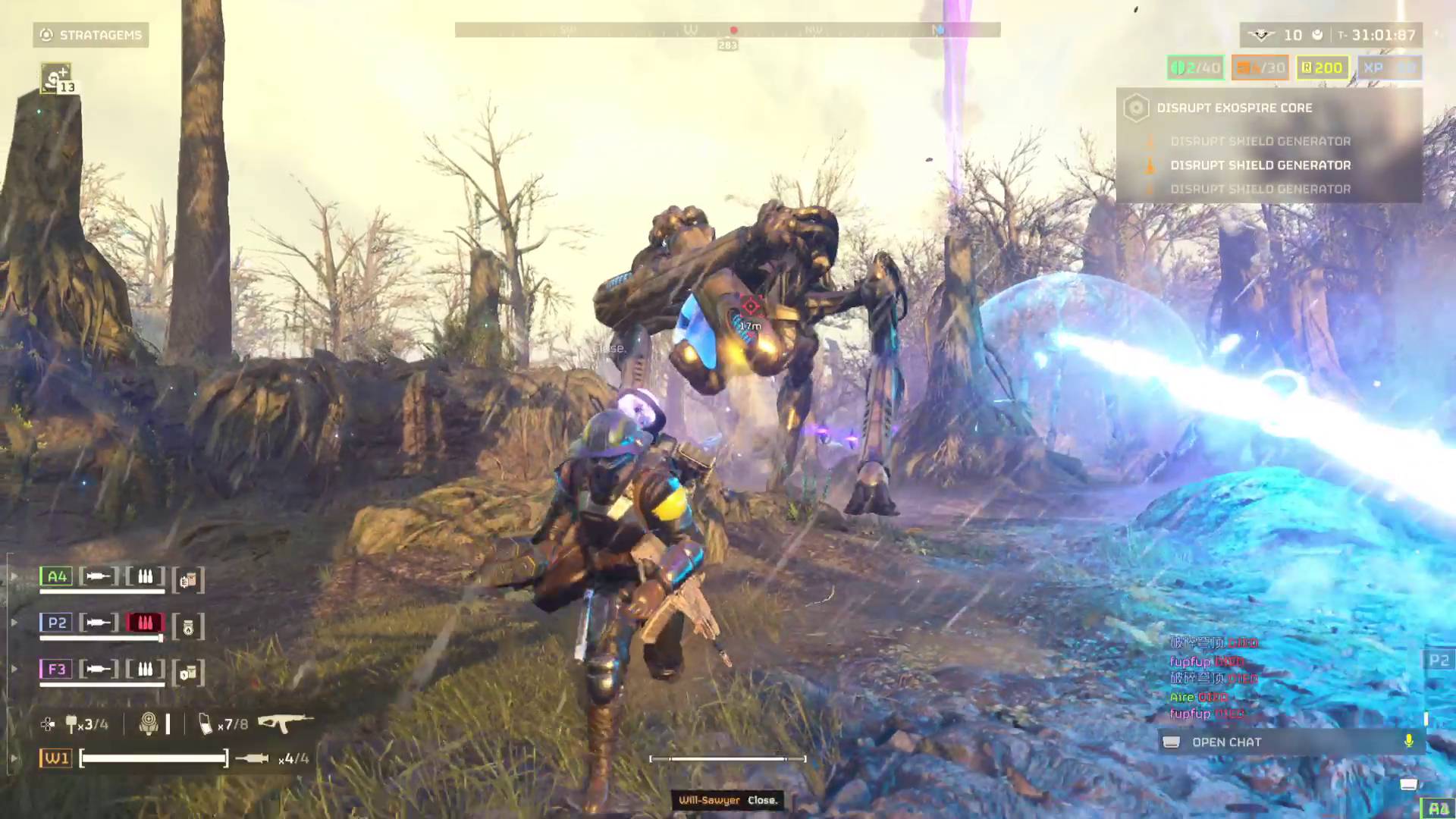Click the mission timer showing 31:01:87
The width and height of the screenshot is (1456, 819).
pyautogui.click(x=1382, y=35)
